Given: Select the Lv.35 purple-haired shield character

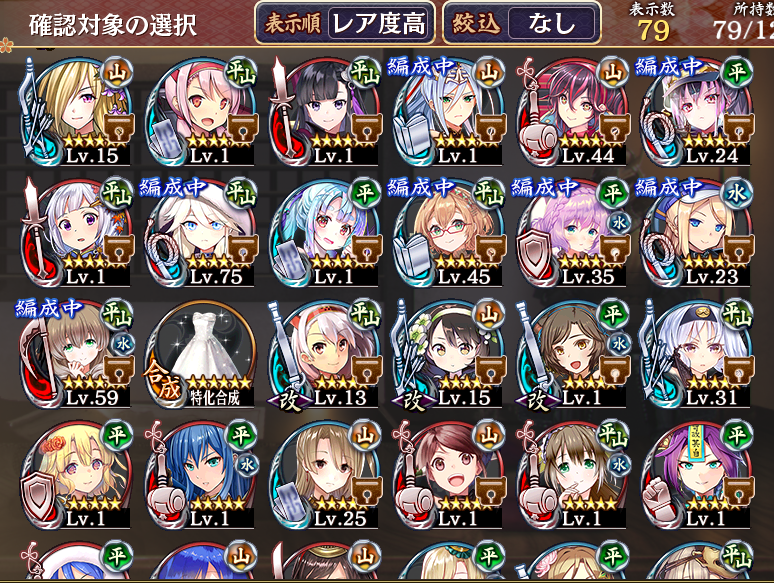Looking at the screenshot, I should point(571,229).
